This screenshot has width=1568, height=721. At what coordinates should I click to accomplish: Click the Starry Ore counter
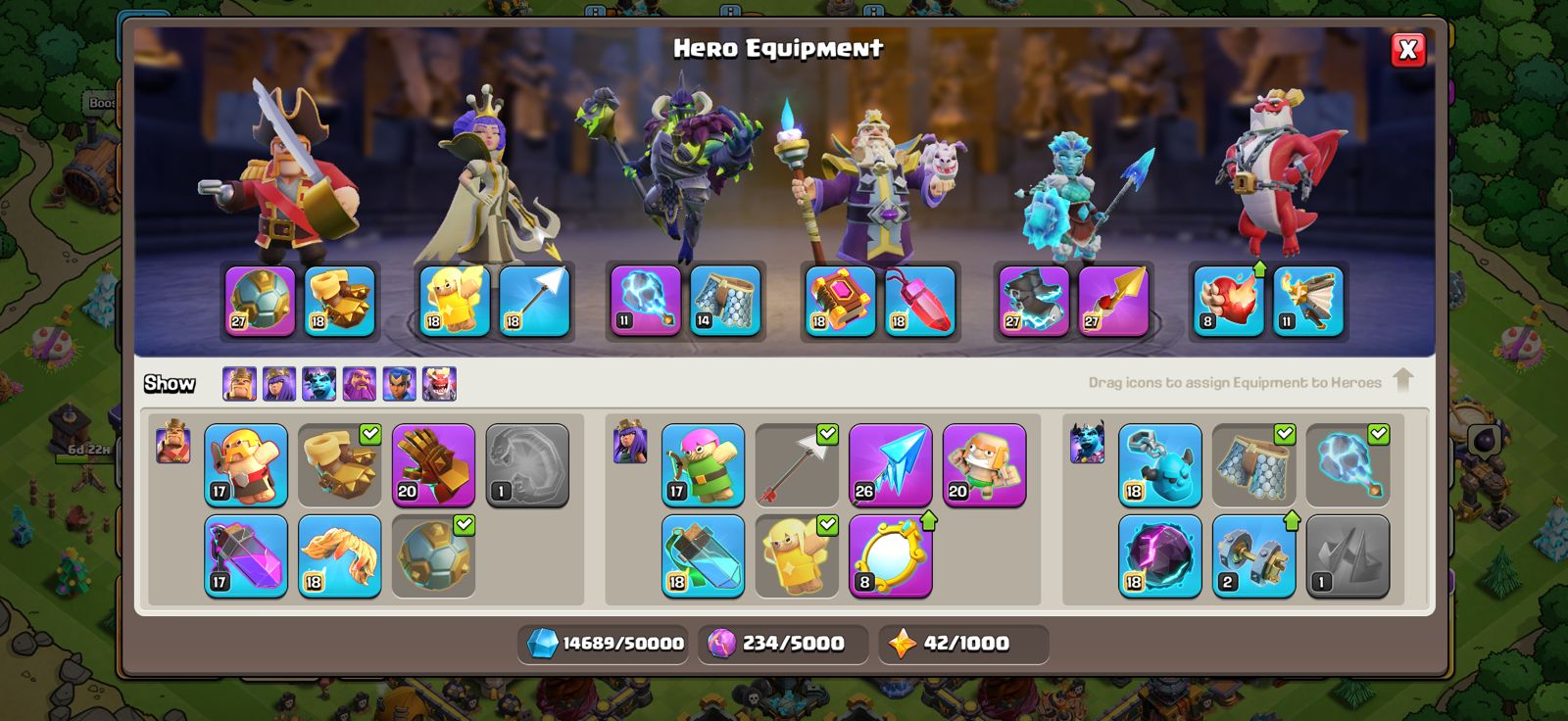point(963,644)
